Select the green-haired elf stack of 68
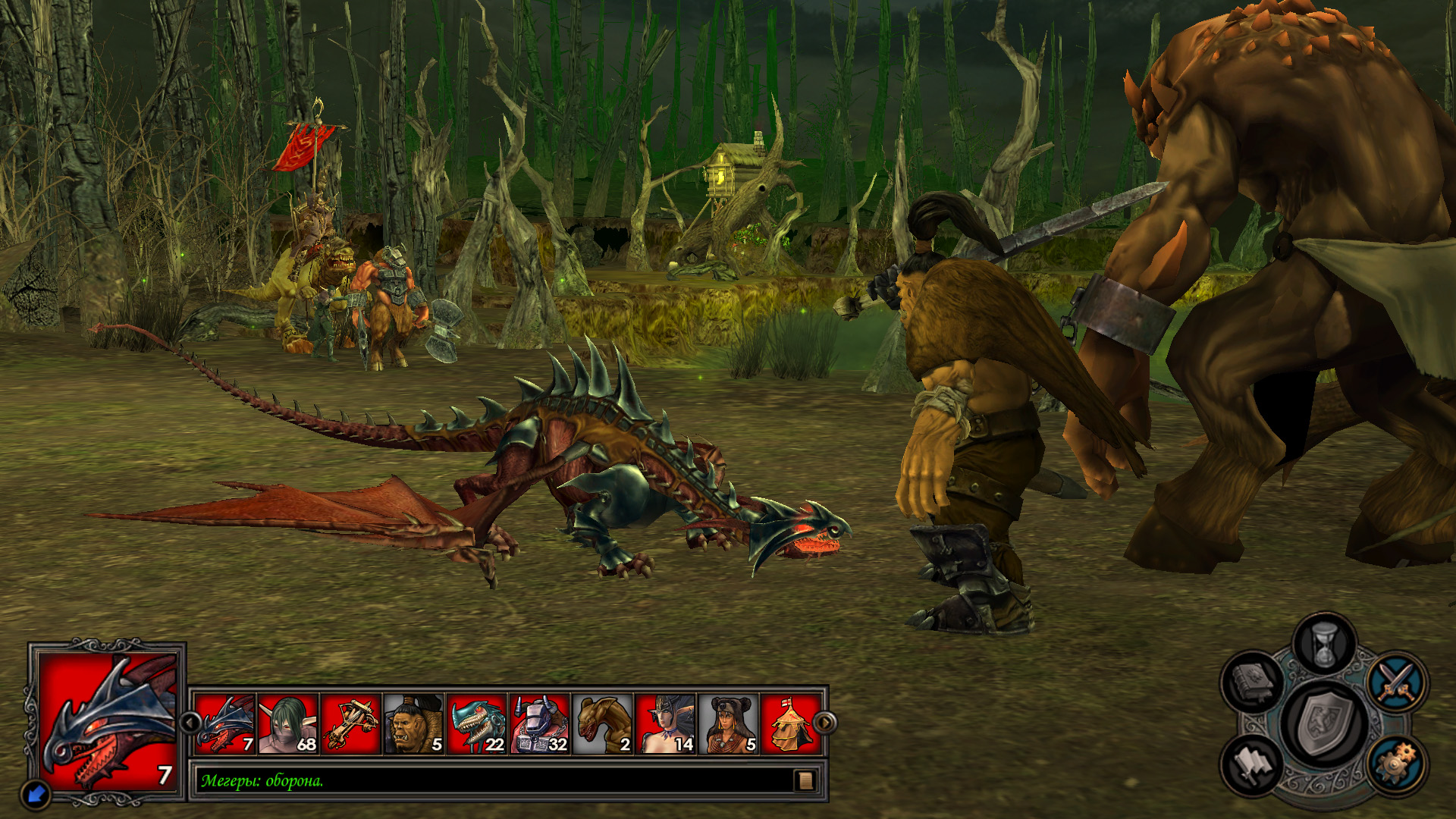1456x819 pixels. [x=288, y=724]
